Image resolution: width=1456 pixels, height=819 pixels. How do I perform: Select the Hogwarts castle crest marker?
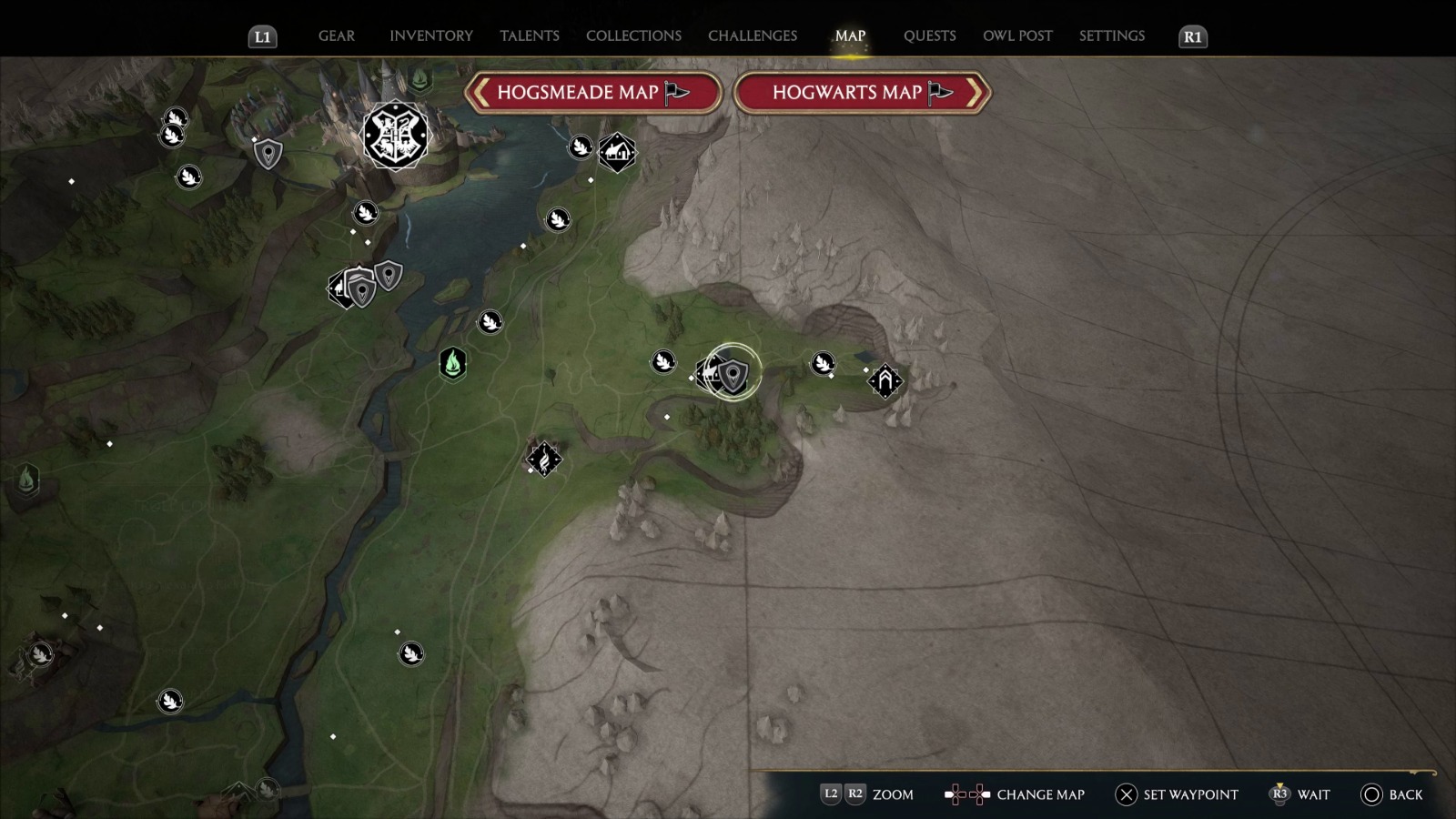(395, 136)
